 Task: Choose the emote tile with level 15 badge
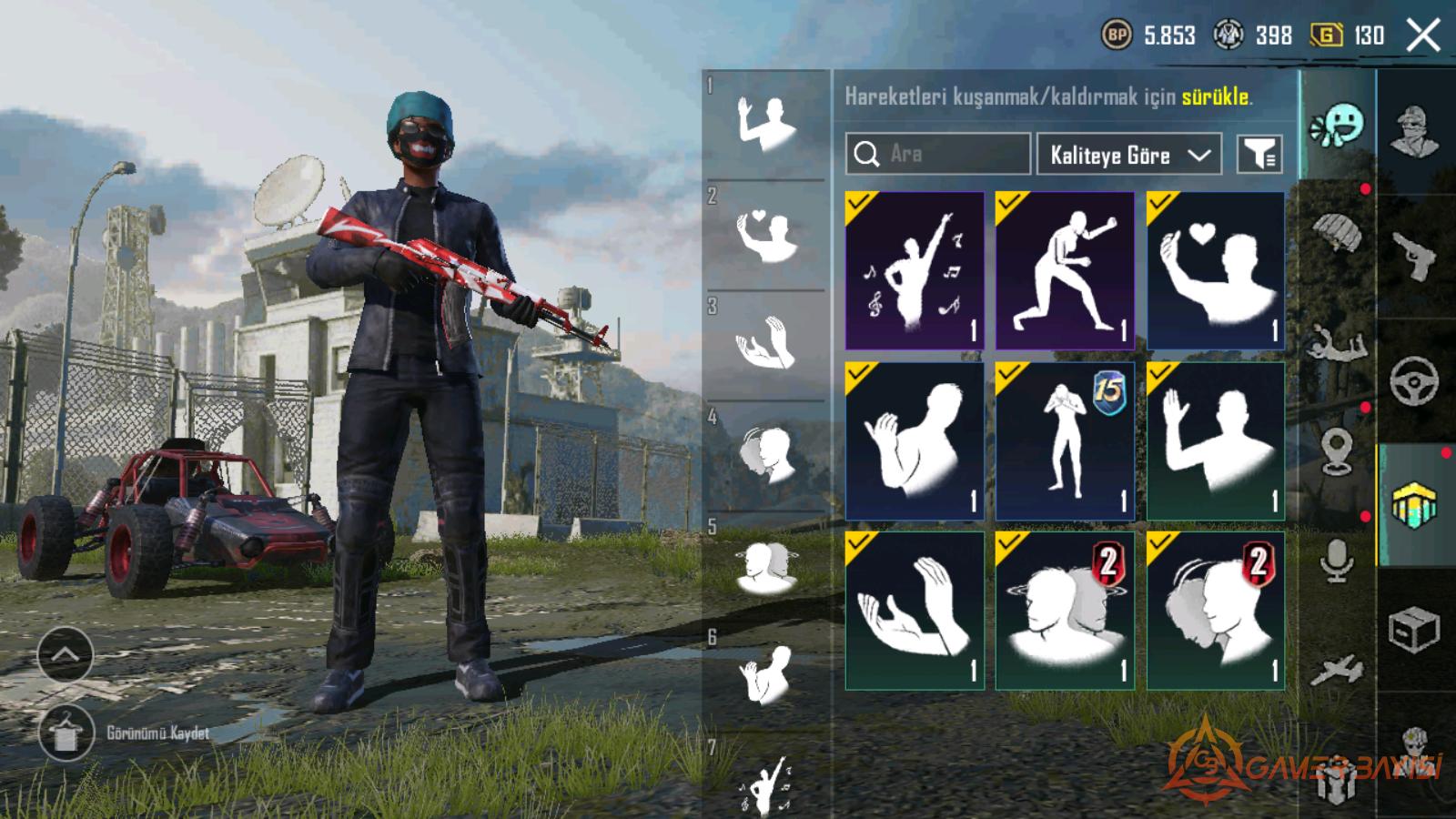click(1065, 441)
